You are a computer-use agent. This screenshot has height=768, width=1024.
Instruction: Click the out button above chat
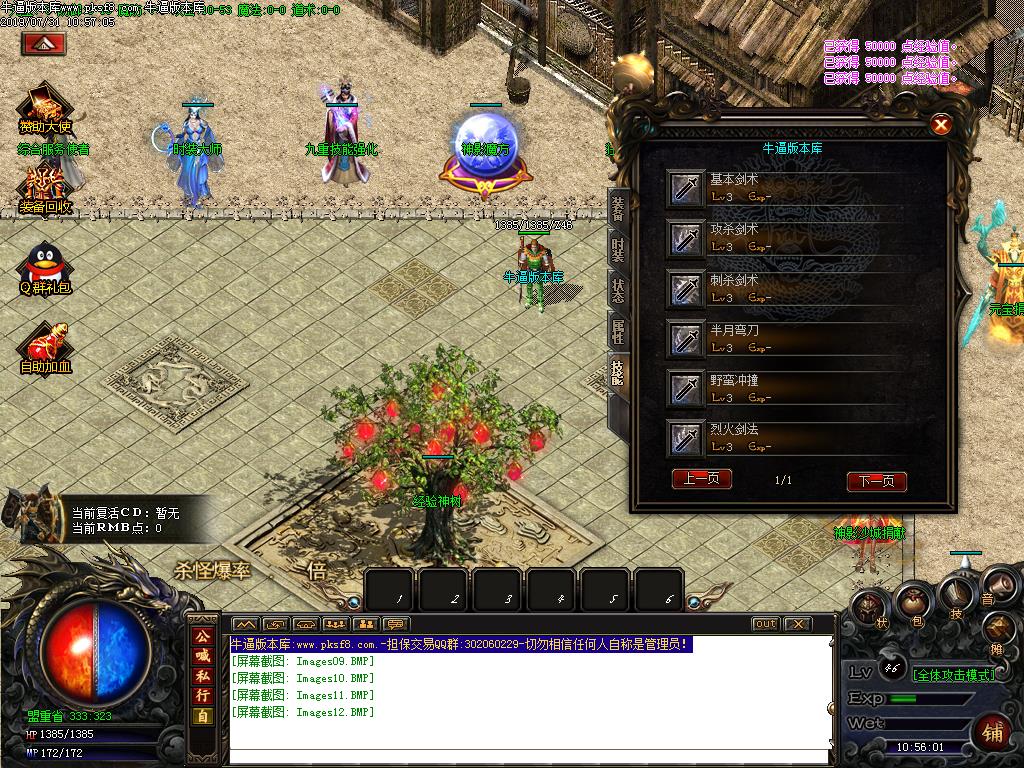765,624
